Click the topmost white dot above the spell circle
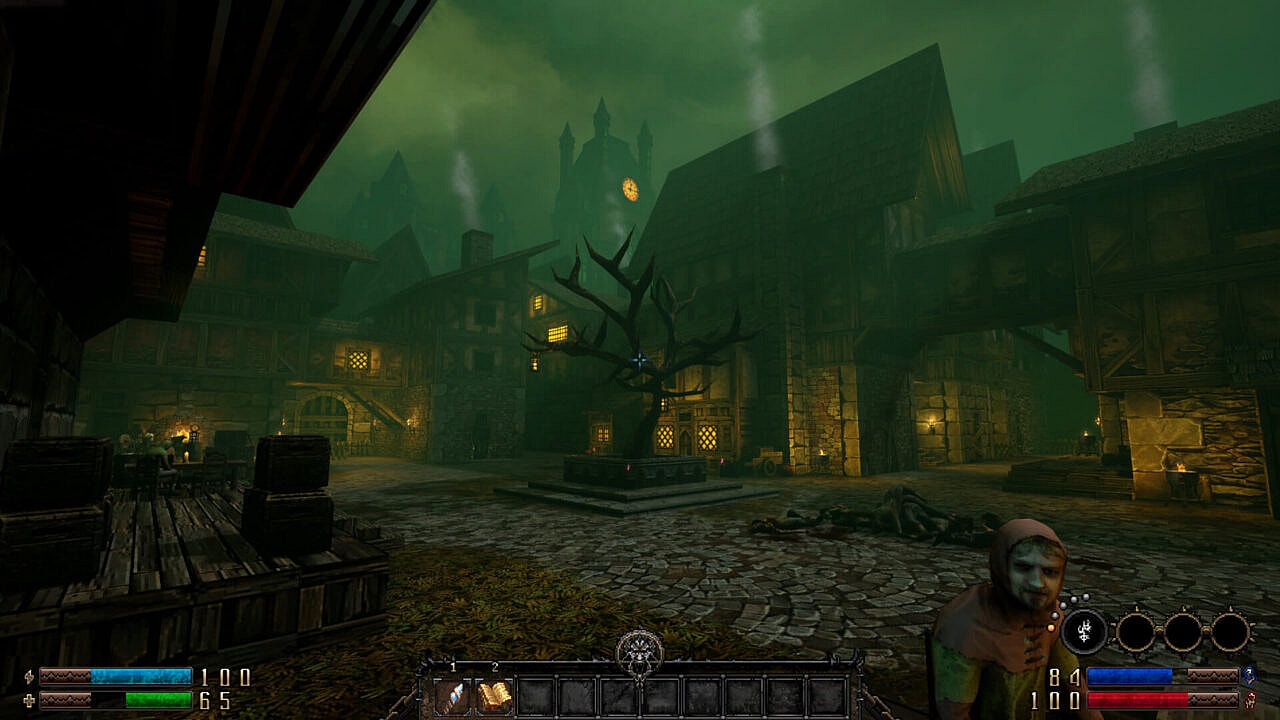Image resolution: width=1280 pixels, height=720 pixels. [x=1084, y=596]
